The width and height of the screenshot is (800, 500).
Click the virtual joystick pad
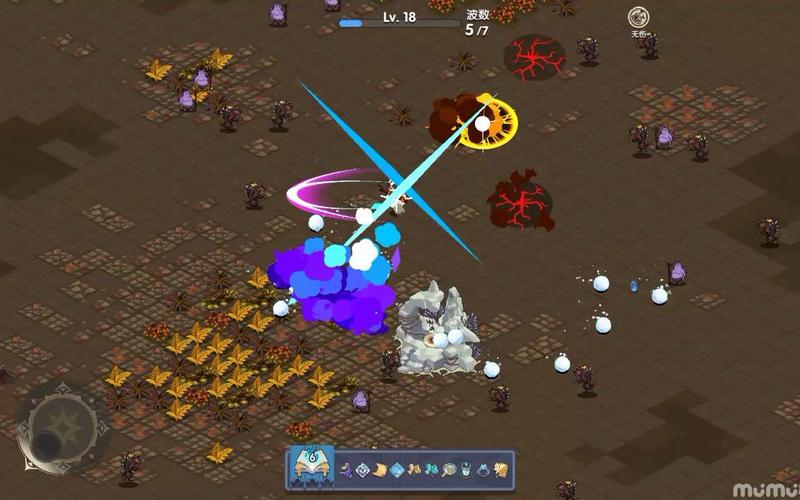click(x=60, y=430)
